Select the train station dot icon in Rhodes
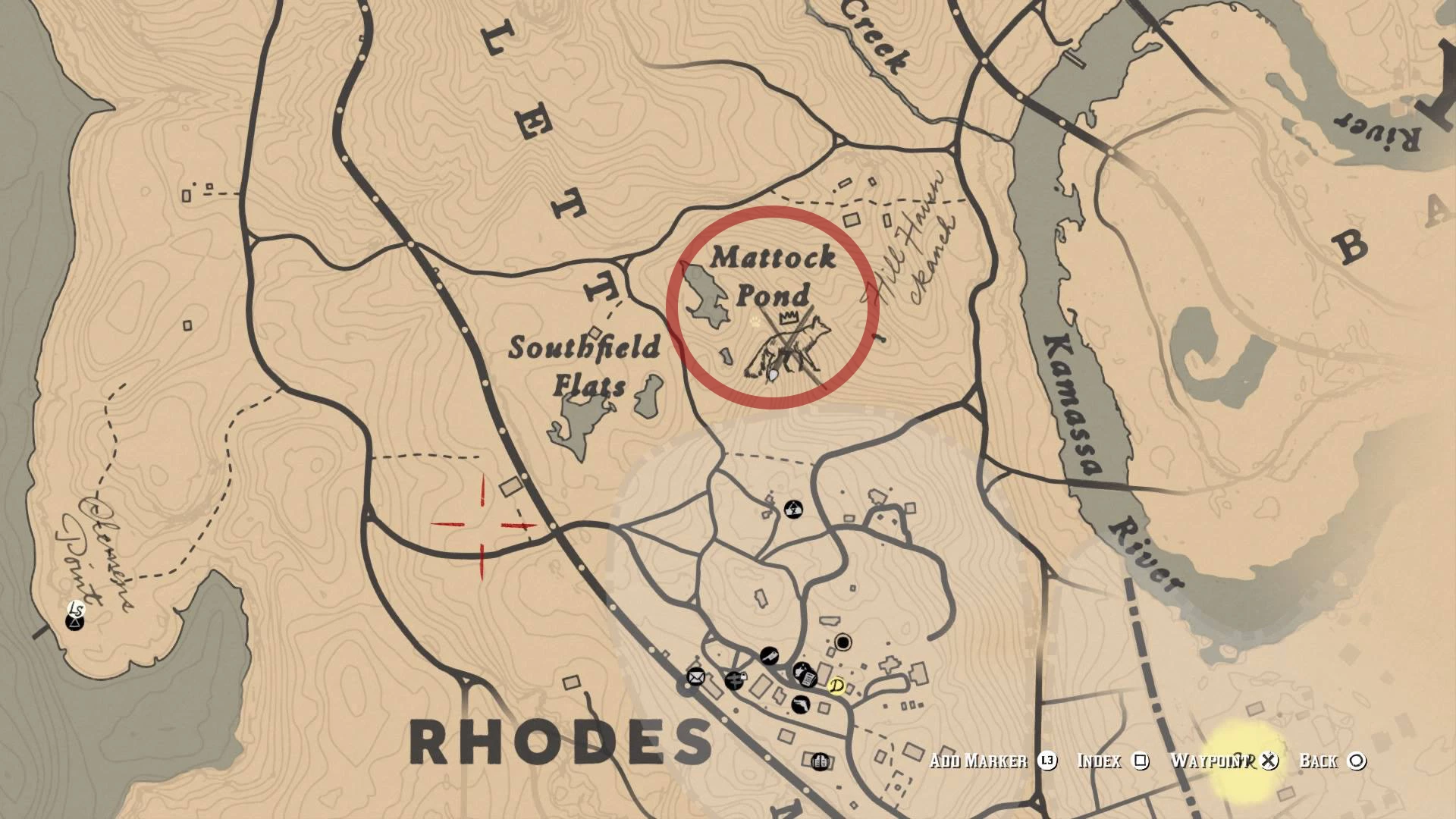 [843, 642]
